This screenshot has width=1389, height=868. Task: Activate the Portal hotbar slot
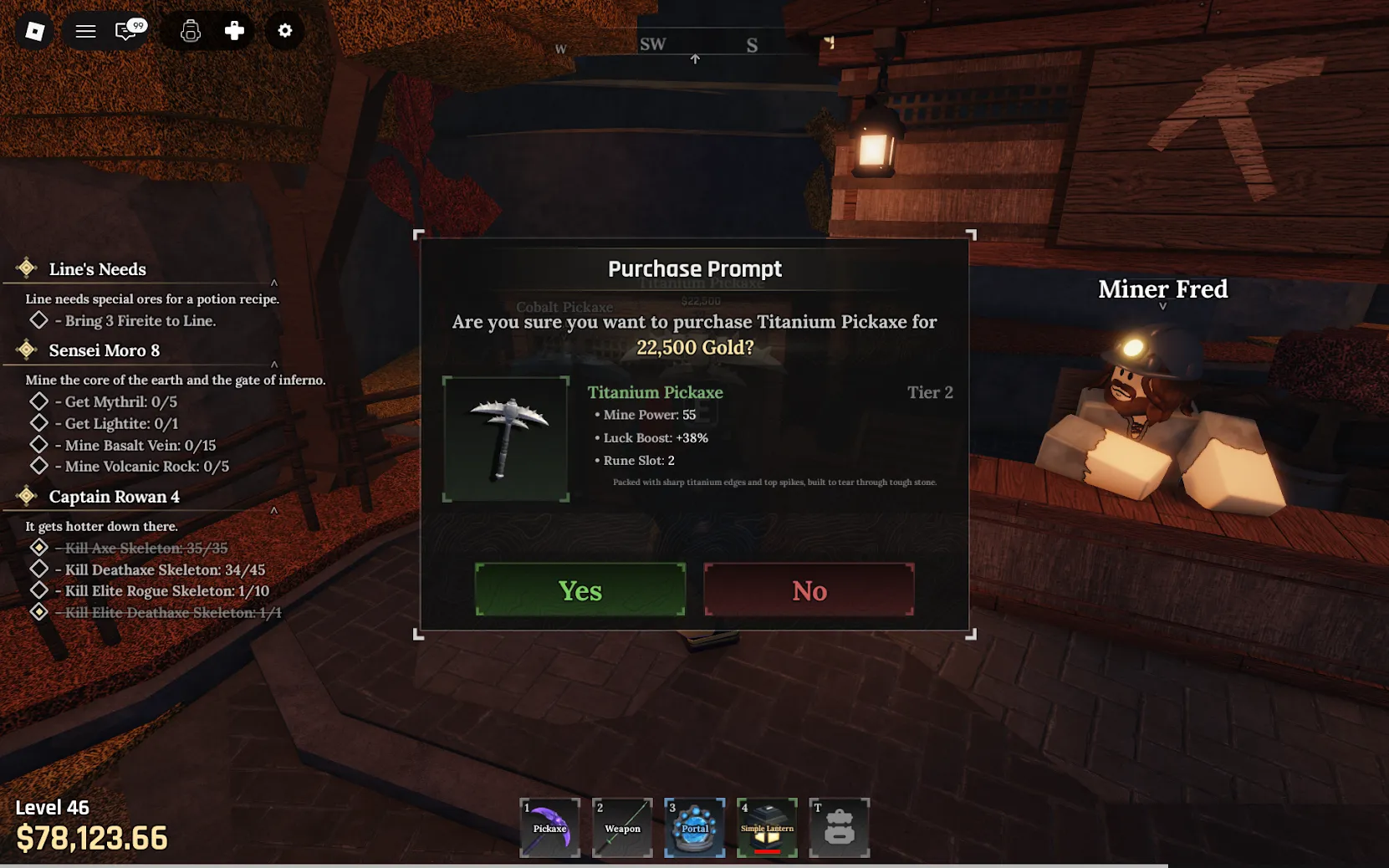coord(694,827)
